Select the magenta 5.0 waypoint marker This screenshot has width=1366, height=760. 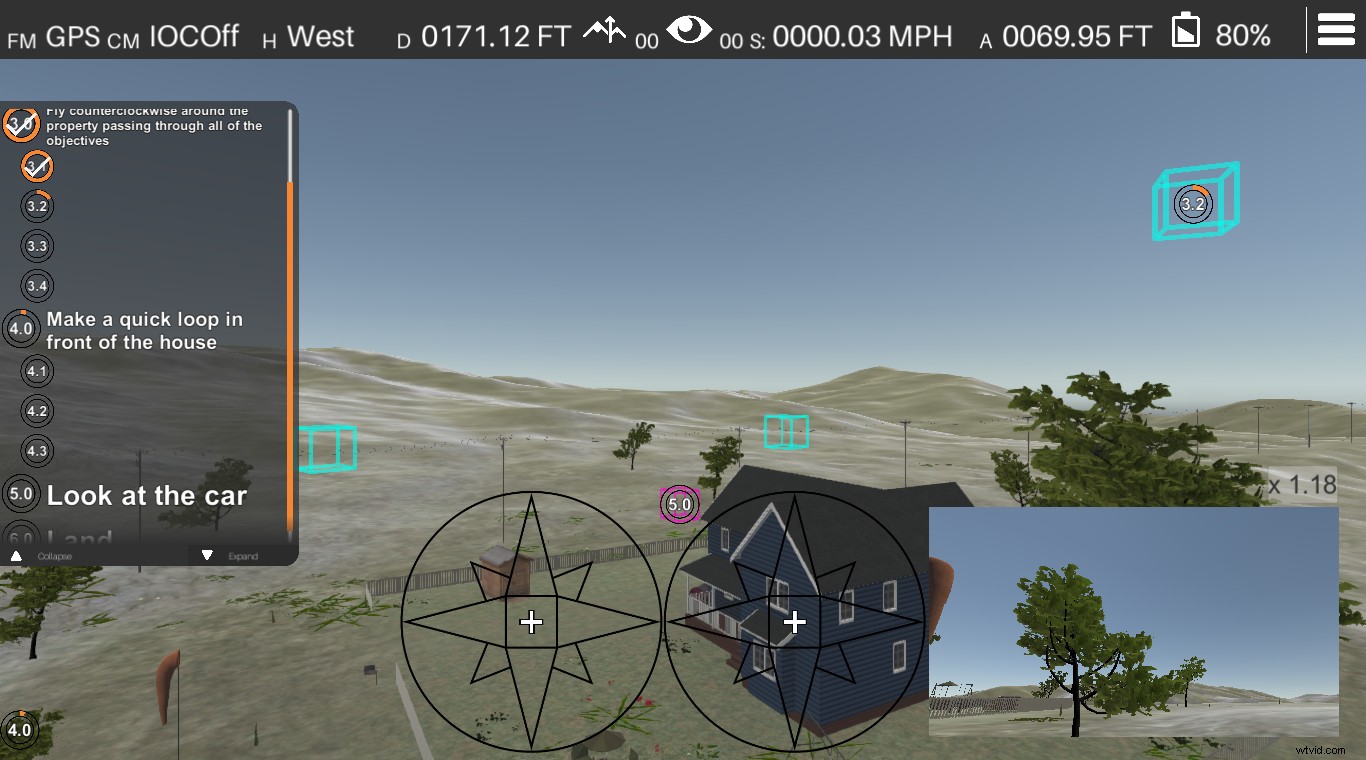click(680, 505)
